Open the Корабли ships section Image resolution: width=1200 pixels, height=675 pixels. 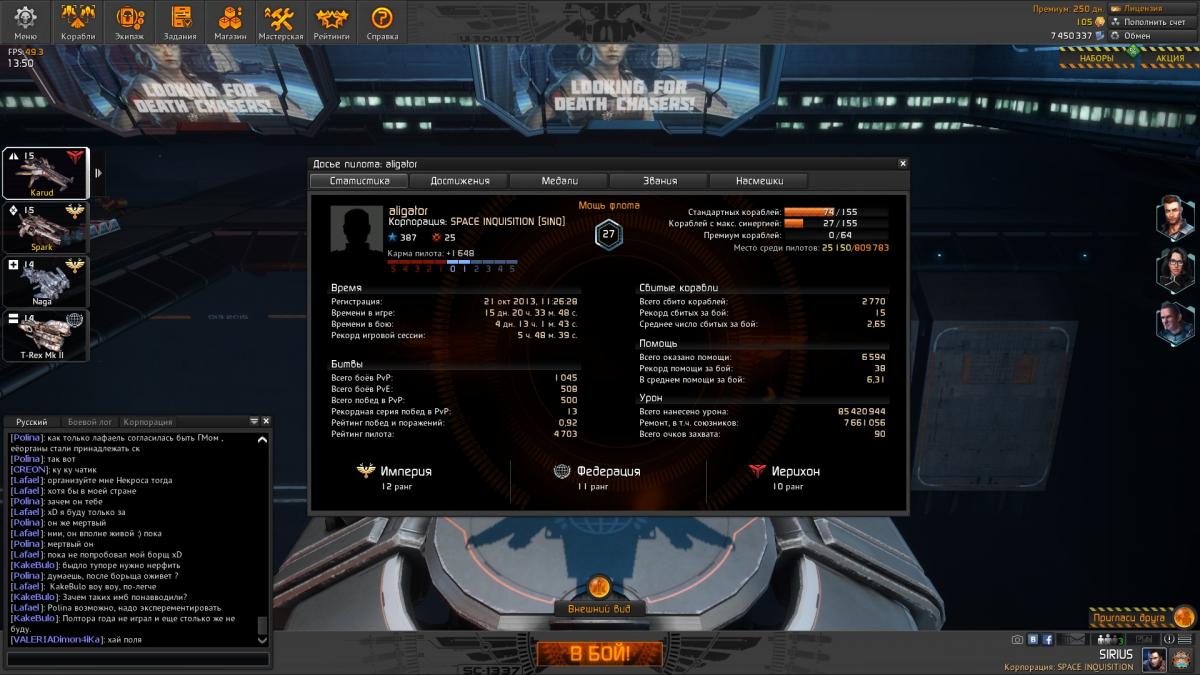point(78,22)
